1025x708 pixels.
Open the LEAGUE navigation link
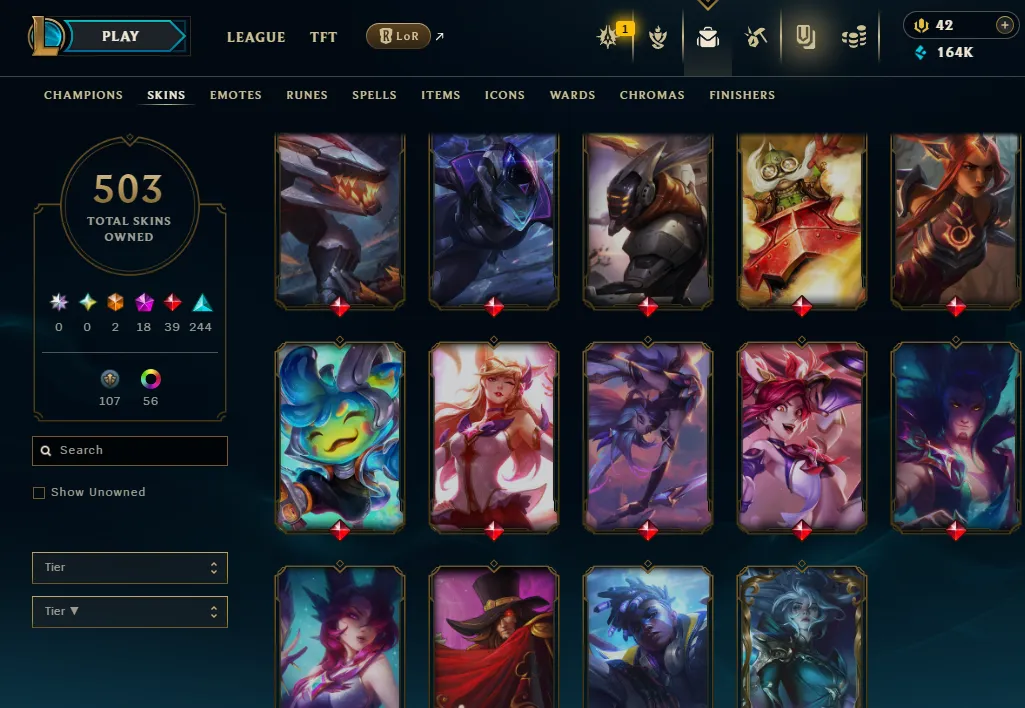(256, 37)
